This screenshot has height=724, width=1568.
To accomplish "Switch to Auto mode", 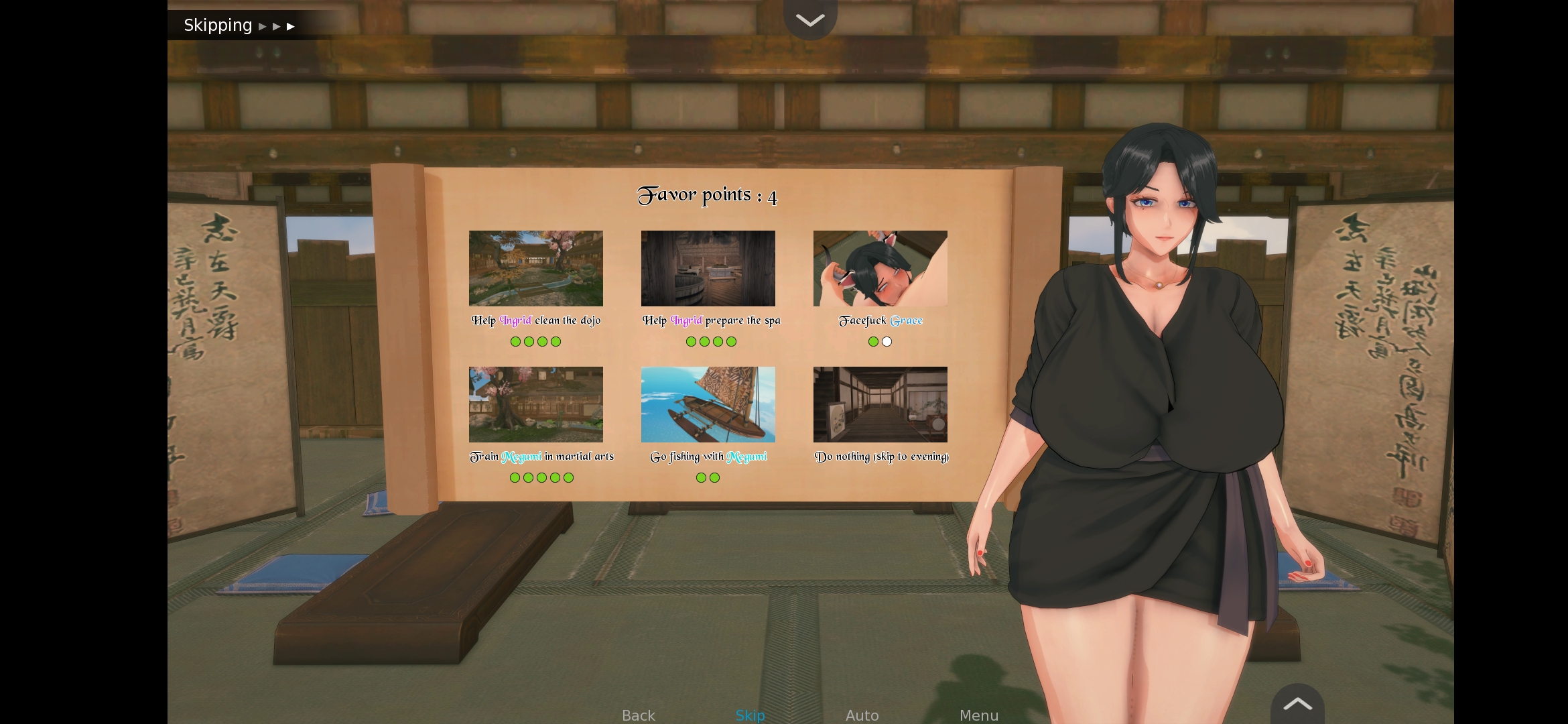I will [x=862, y=715].
